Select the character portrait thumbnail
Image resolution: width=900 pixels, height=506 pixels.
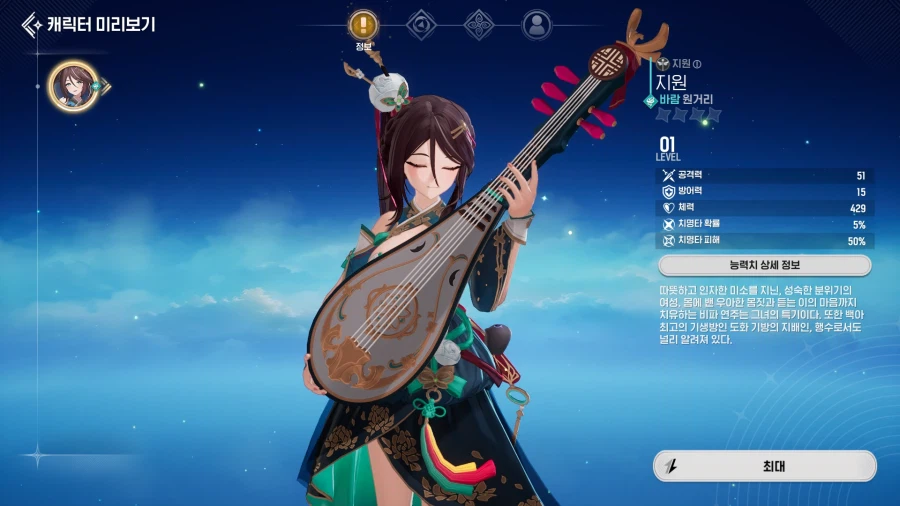click(73, 86)
